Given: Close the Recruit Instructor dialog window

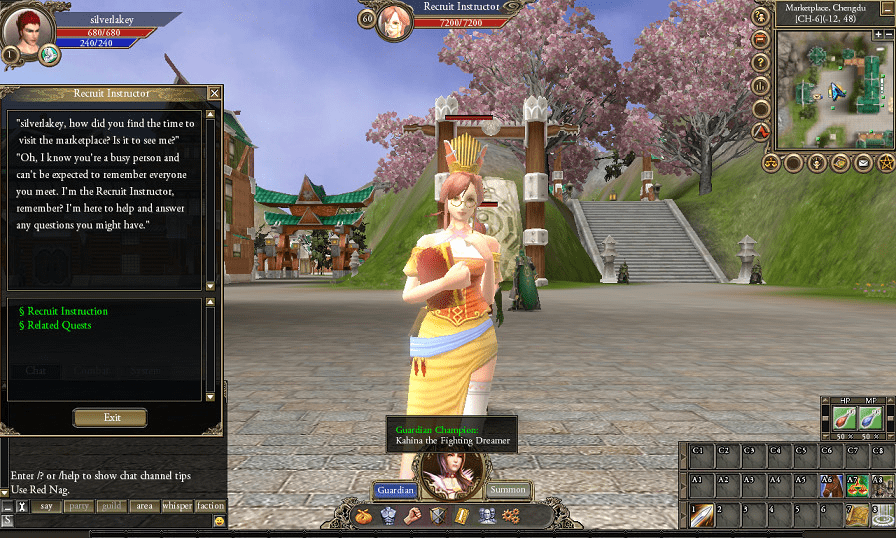Looking at the screenshot, I should (x=214, y=93).
